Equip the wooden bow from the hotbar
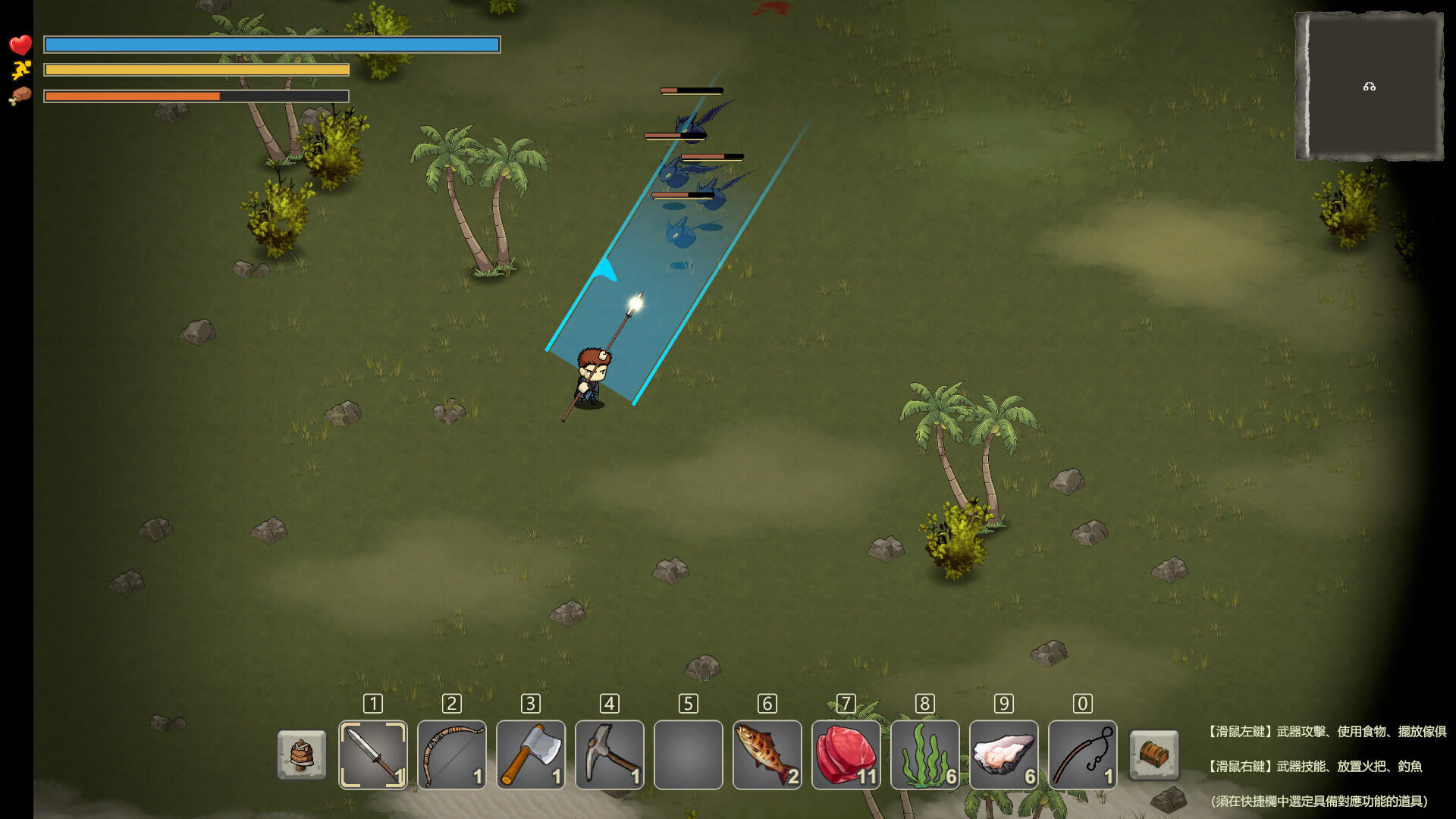This screenshot has height=819, width=1456. 452,755
